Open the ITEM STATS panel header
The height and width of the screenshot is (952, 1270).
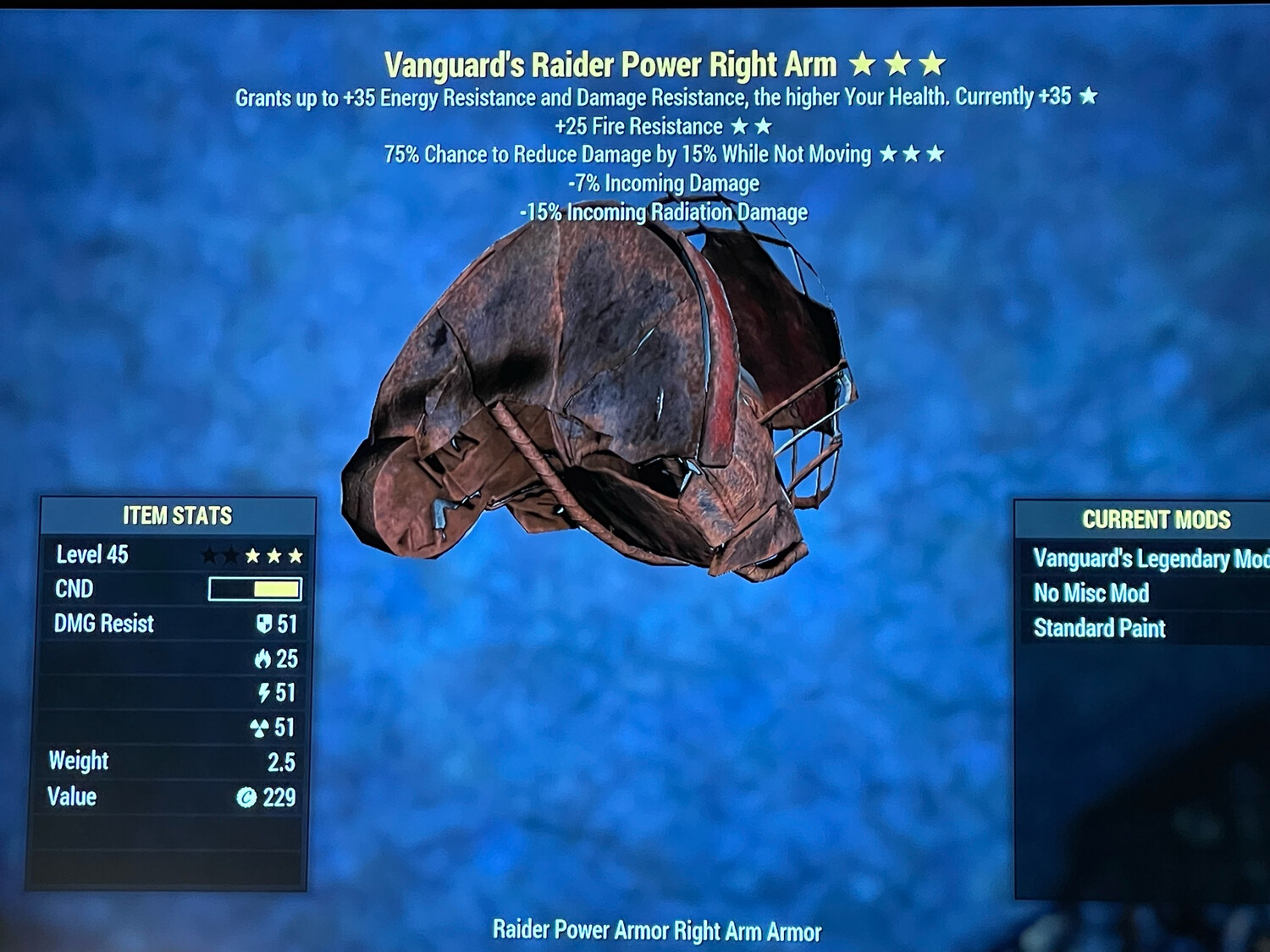[x=179, y=515]
